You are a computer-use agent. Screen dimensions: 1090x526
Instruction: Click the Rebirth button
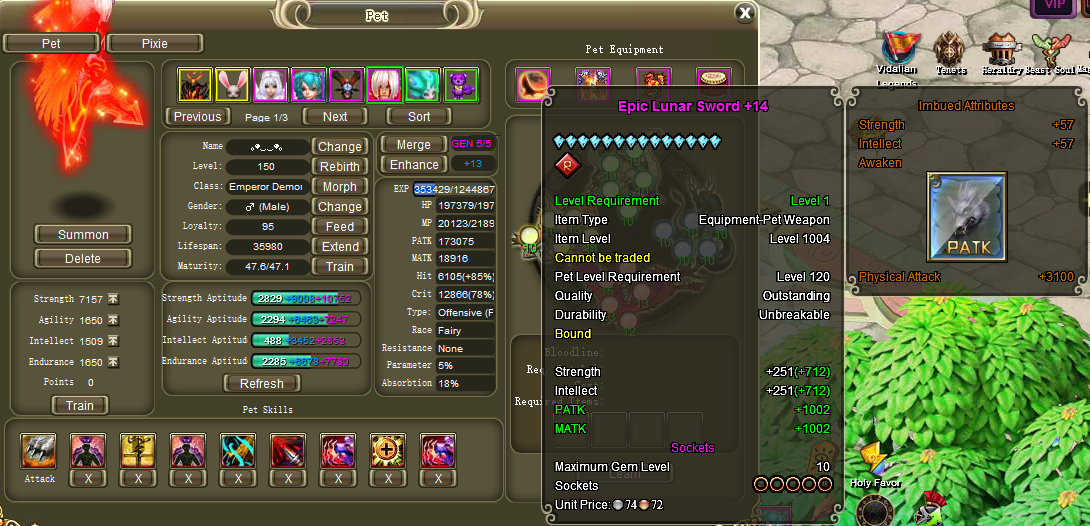[x=340, y=167]
